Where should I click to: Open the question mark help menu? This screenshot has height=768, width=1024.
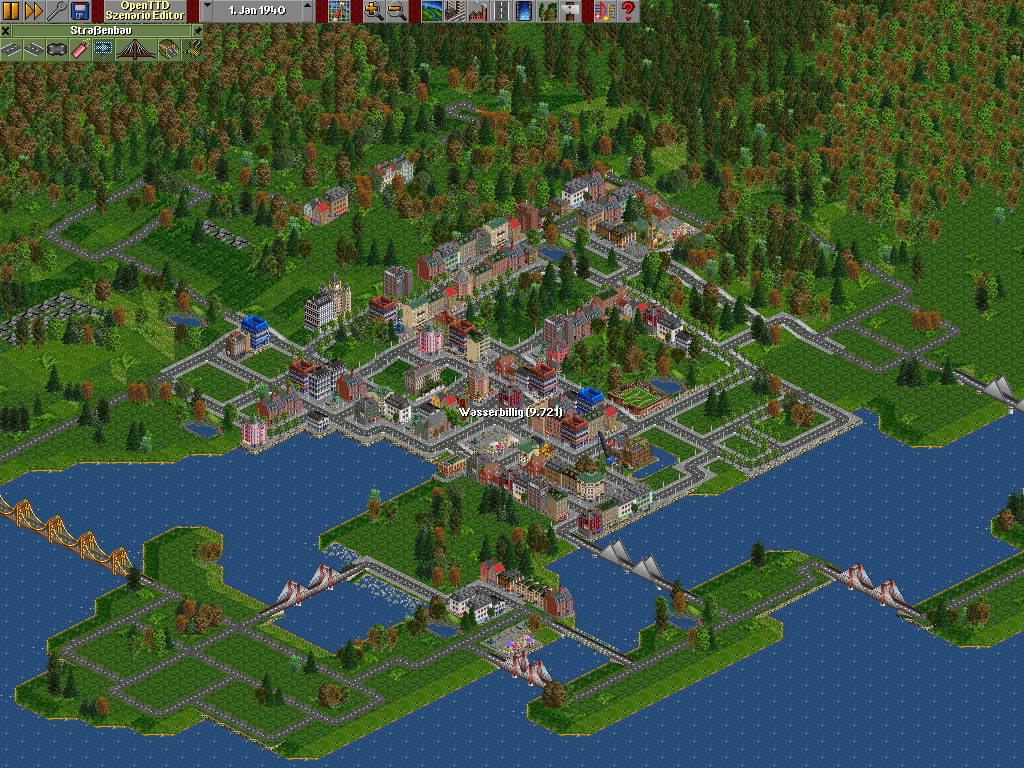pyautogui.click(x=628, y=11)
